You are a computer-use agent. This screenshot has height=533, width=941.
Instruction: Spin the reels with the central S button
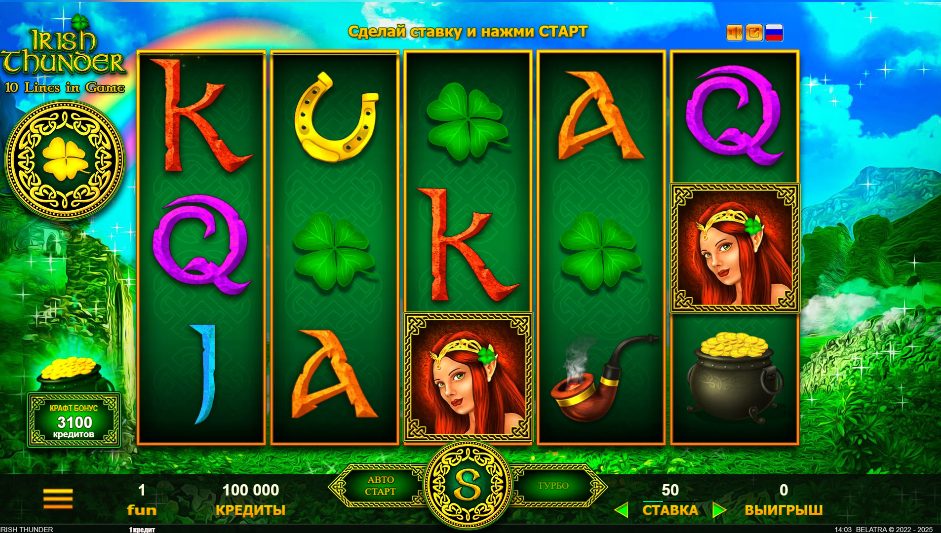(469, 485)
